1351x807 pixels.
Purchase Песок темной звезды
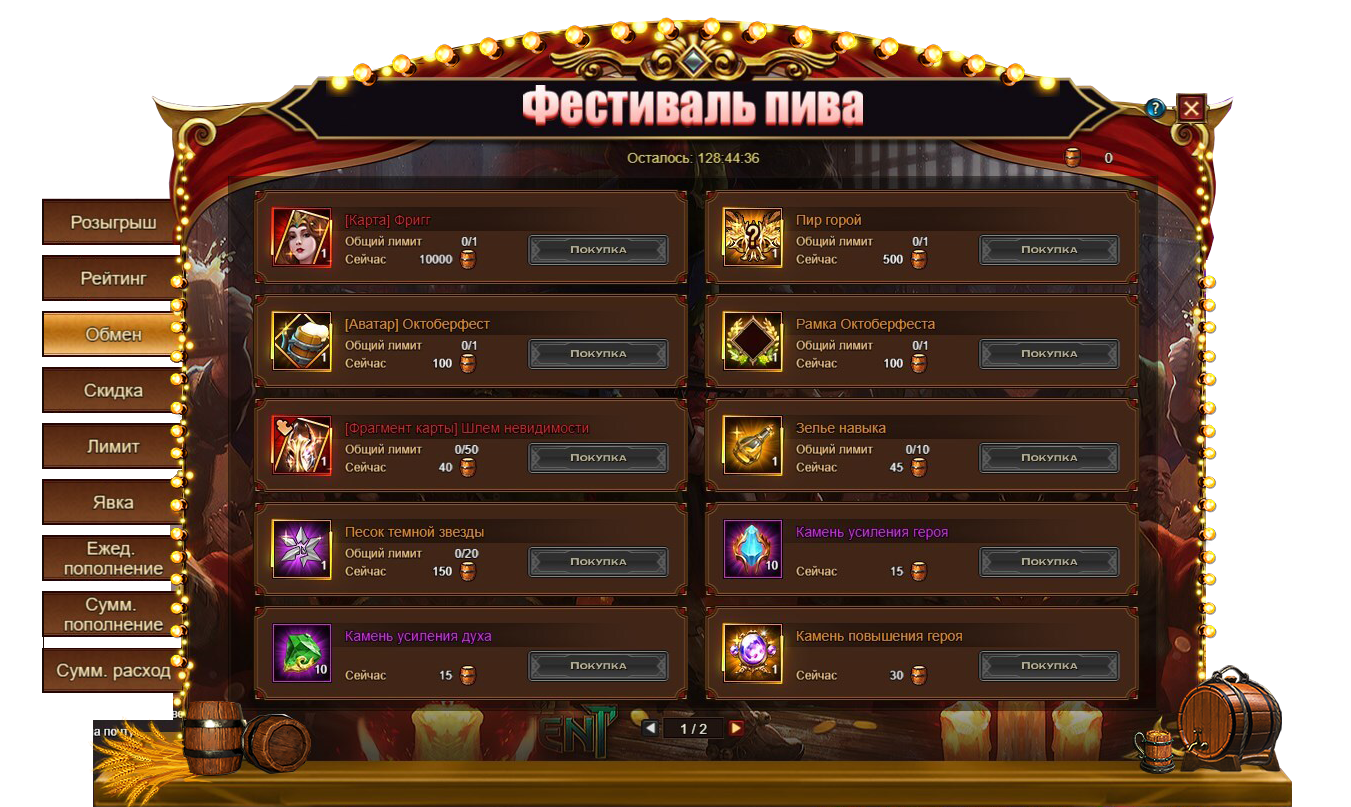point(598,562)
